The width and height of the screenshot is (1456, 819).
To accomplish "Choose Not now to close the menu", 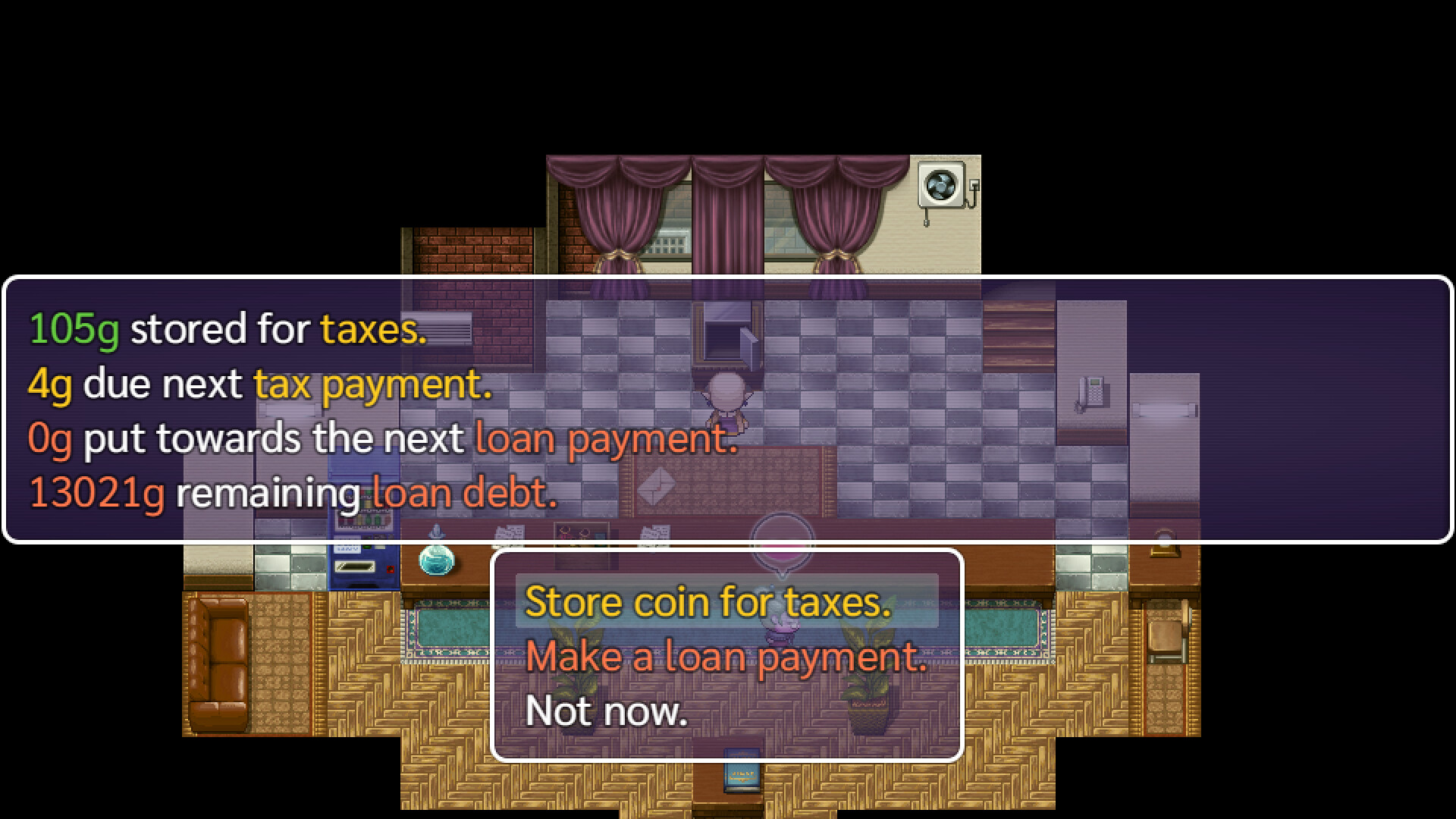I will (x=607, y=711).
